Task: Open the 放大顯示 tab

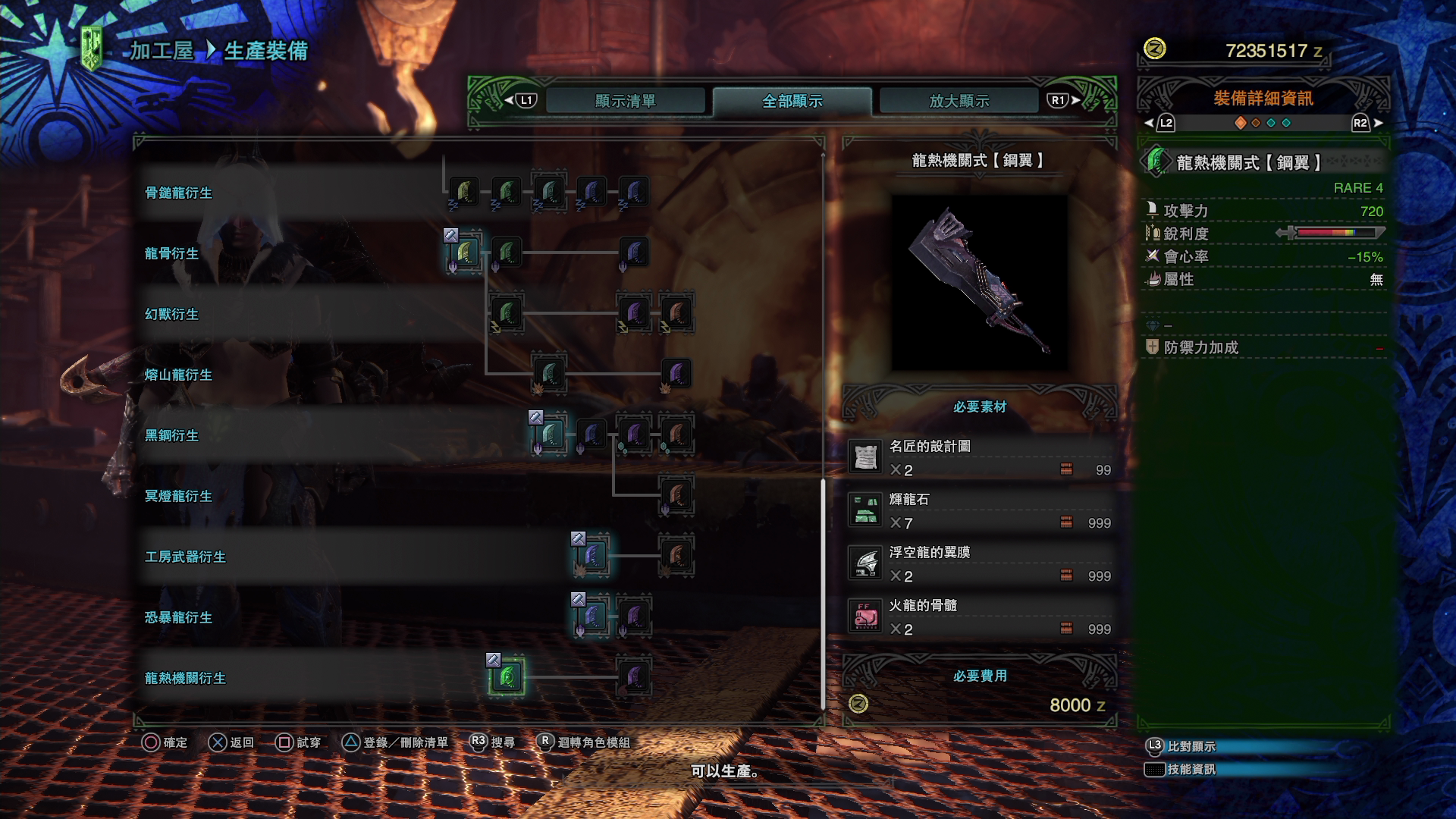Action: tap(959, 101)
